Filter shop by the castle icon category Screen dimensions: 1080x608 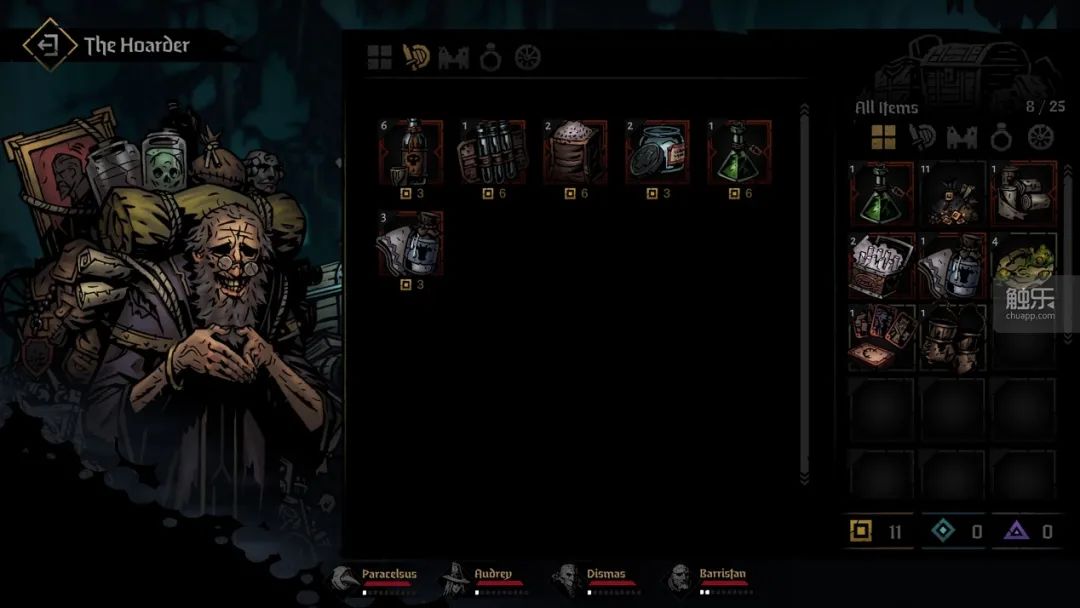453,58
